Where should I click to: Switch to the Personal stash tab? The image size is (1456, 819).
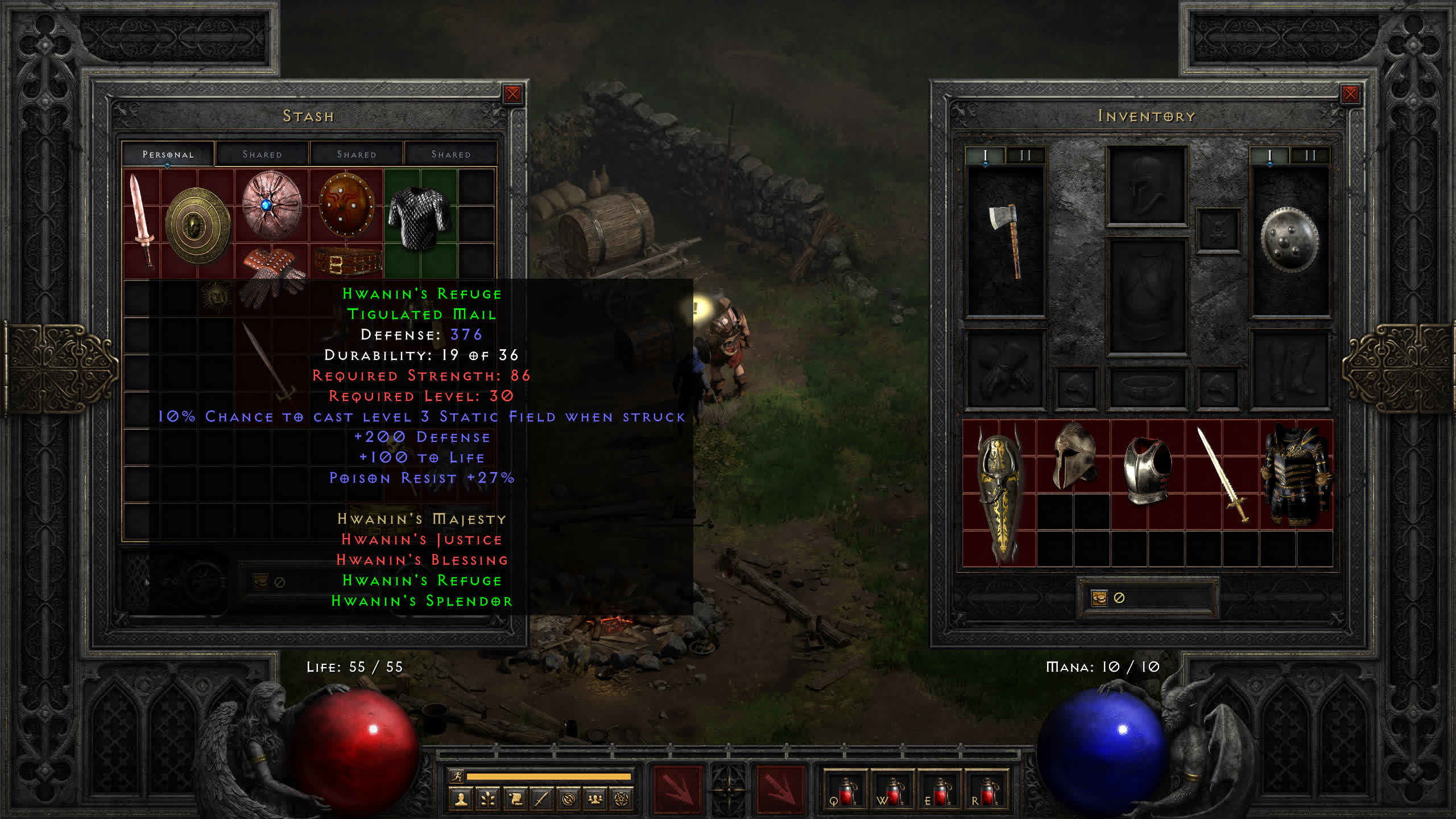(x=168, y=154)
